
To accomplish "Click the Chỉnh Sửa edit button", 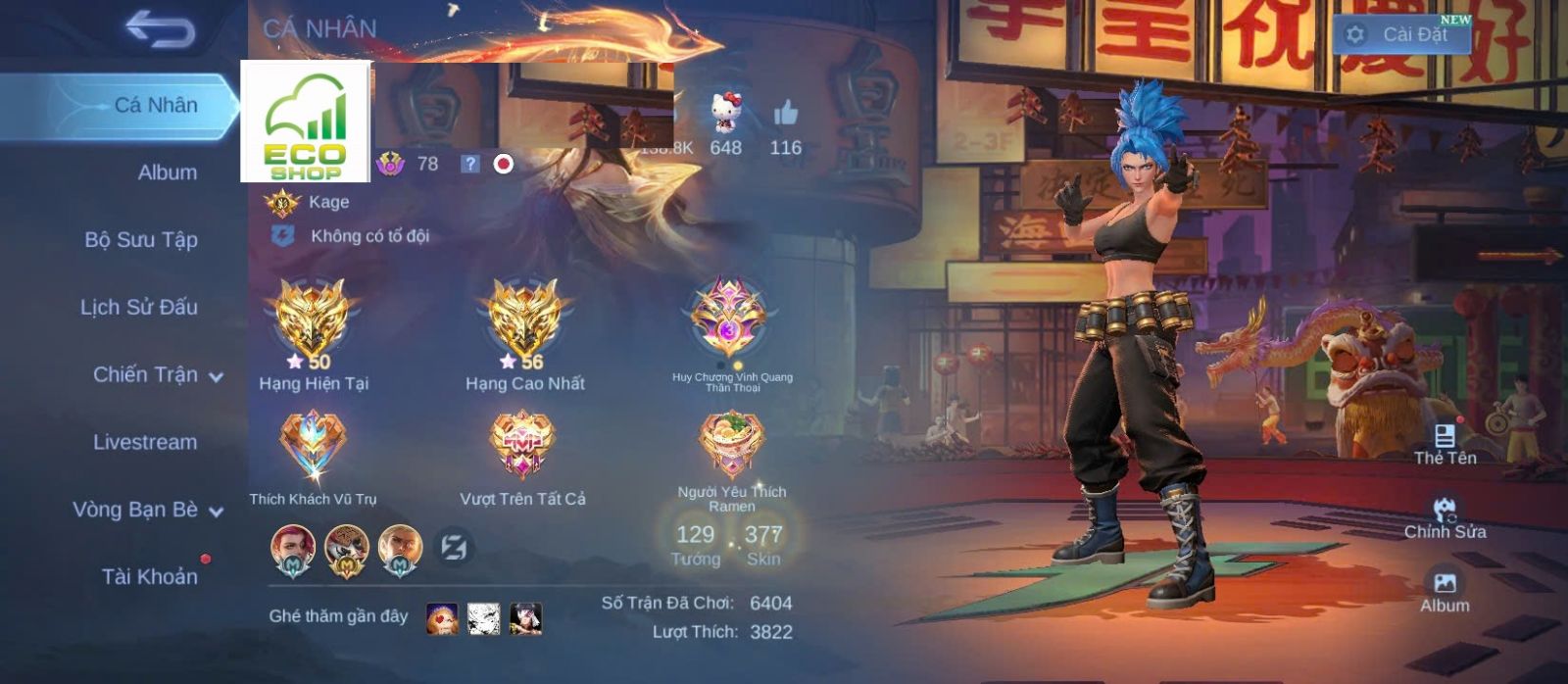I will coord(1445,517).
